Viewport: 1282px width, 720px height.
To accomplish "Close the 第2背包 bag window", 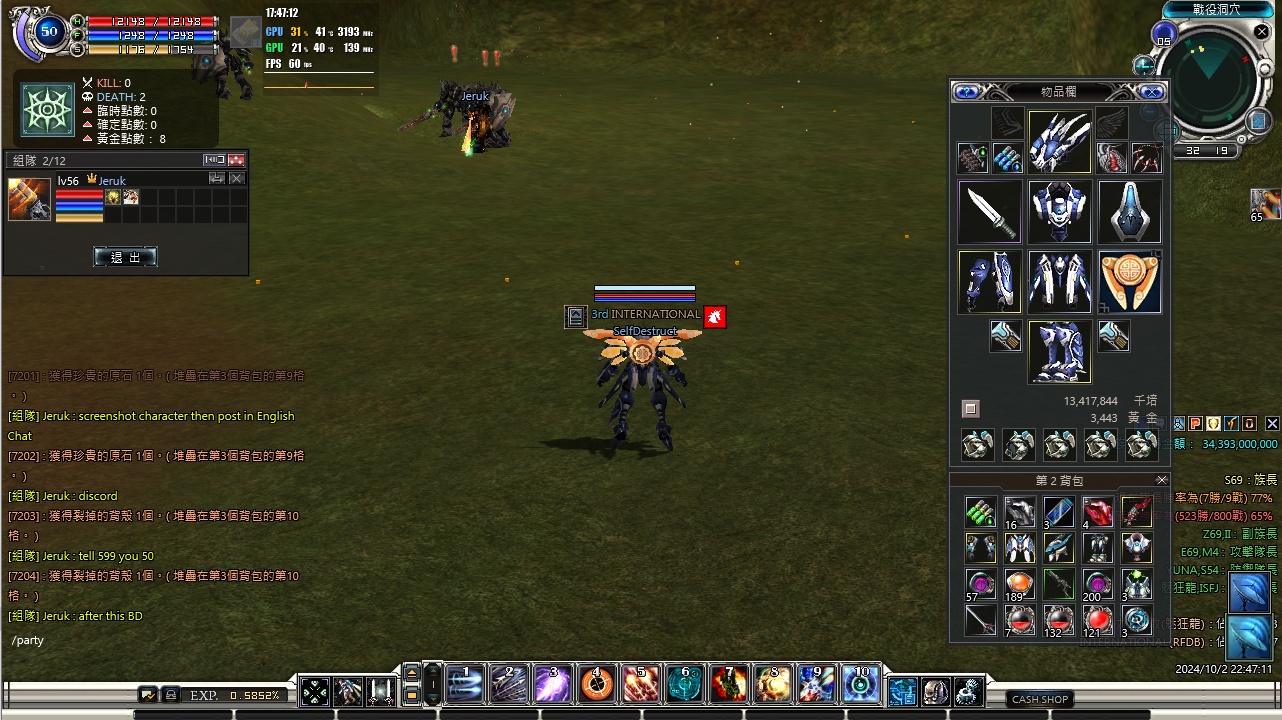I will click(1161, 480).
